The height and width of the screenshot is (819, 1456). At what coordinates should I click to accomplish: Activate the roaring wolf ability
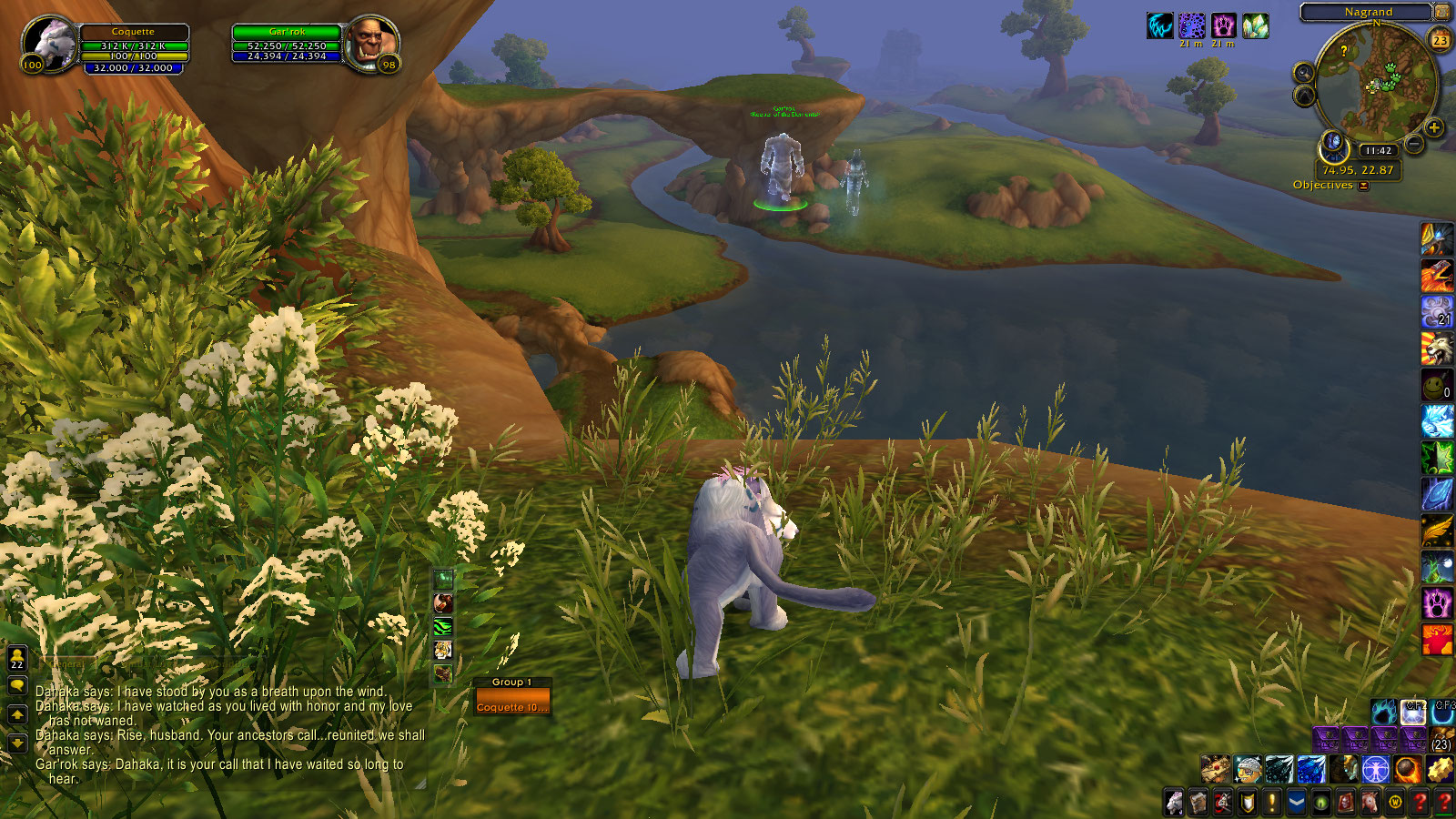(1437, 348)
